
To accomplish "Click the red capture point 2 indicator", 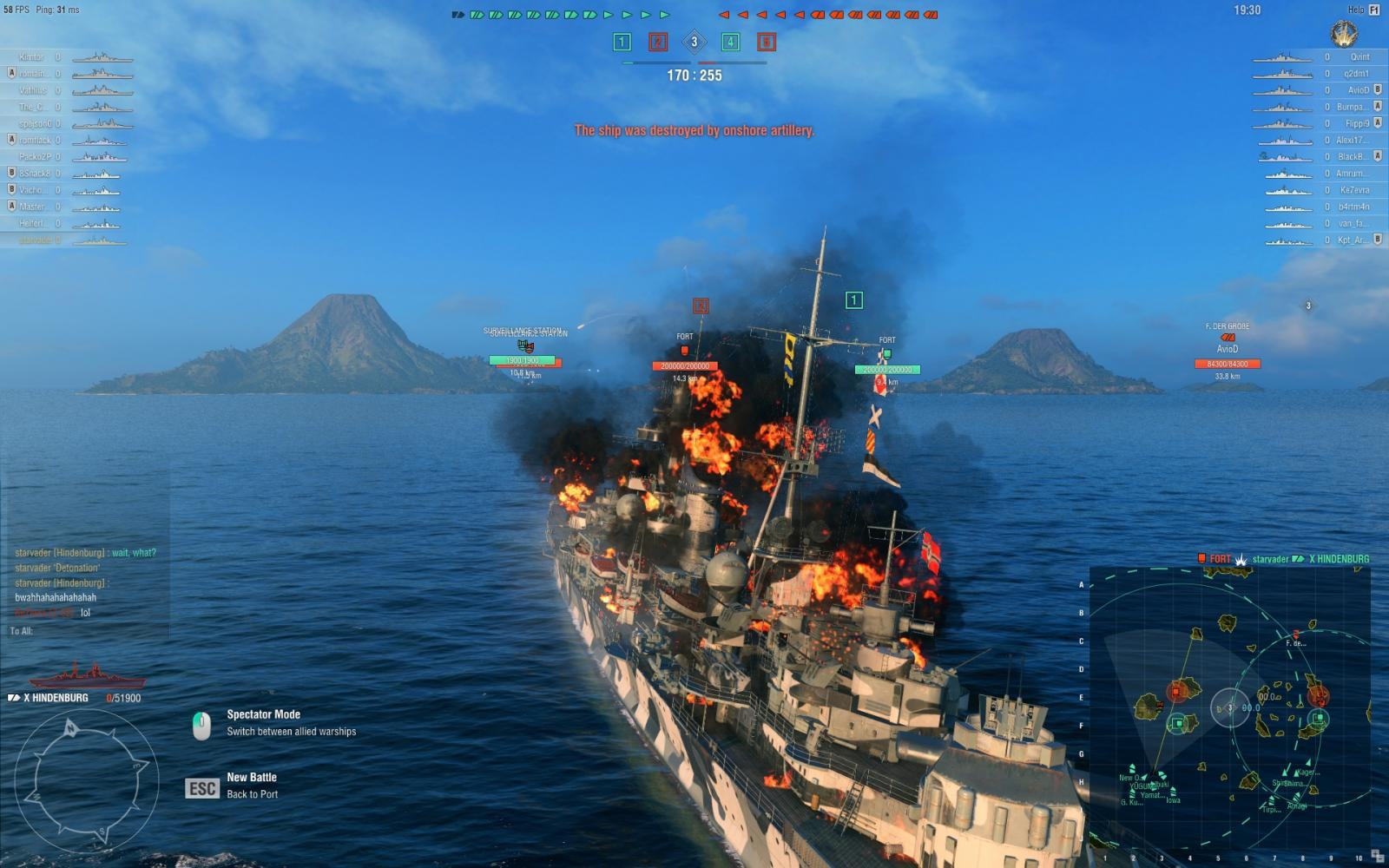I will coord(658,42).
